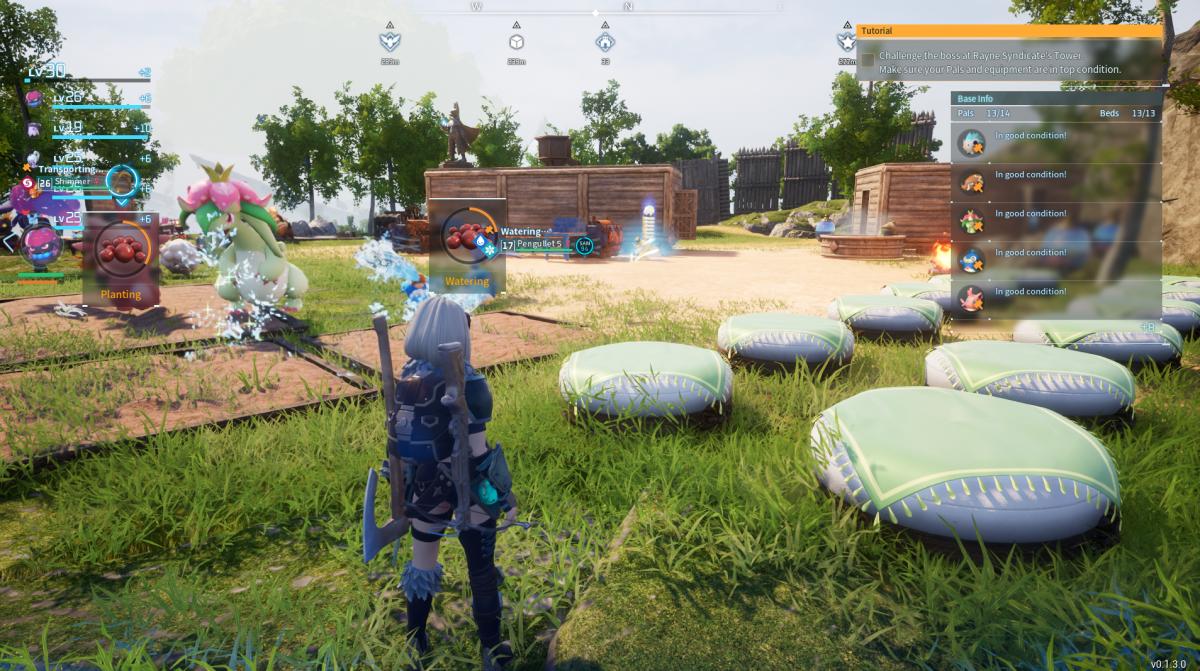The height and width of the screenshot is (671, 1200).
Task: Click the Planting berry work panel
Action: [x=121, y=259]
